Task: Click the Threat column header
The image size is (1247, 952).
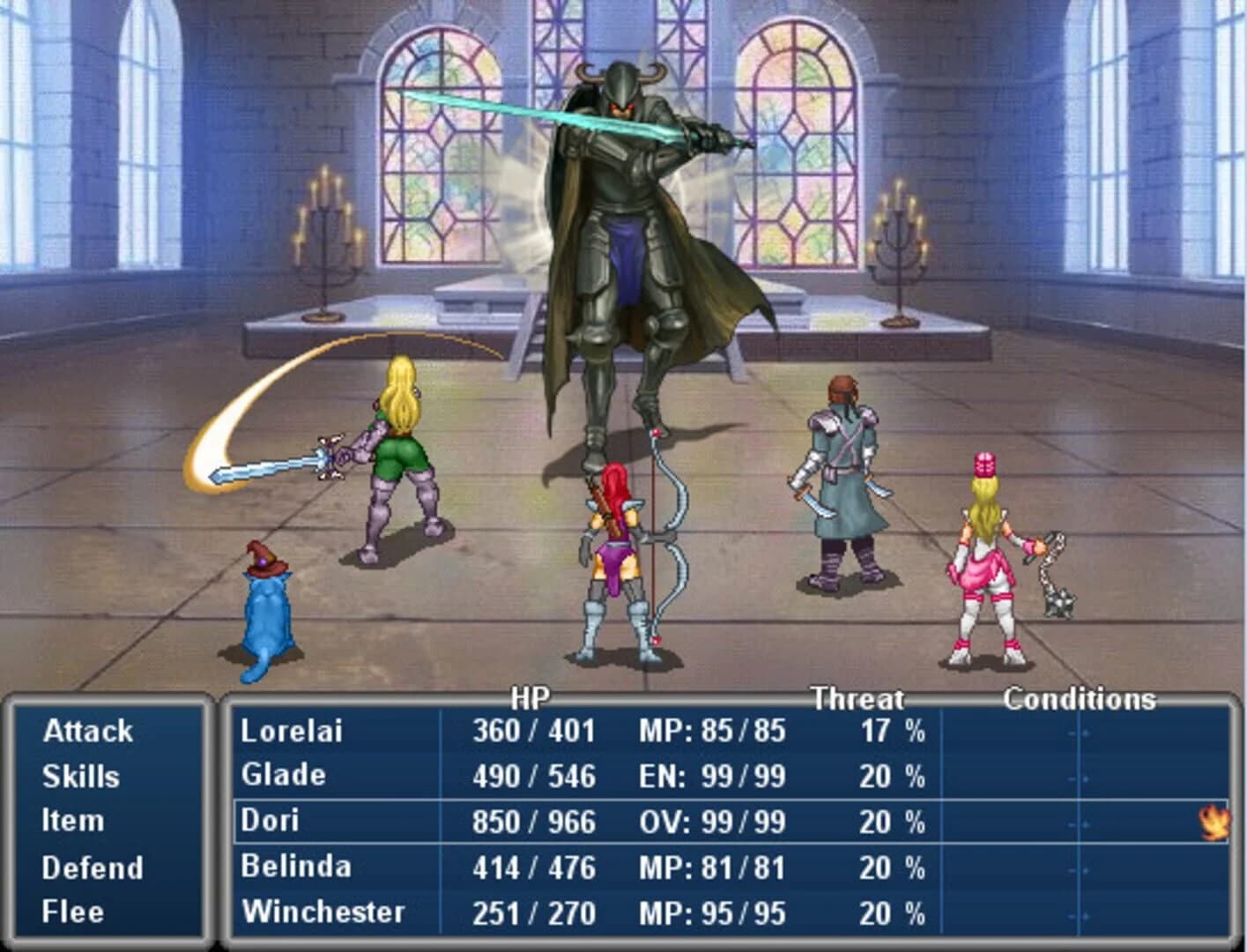Action: 857,701
